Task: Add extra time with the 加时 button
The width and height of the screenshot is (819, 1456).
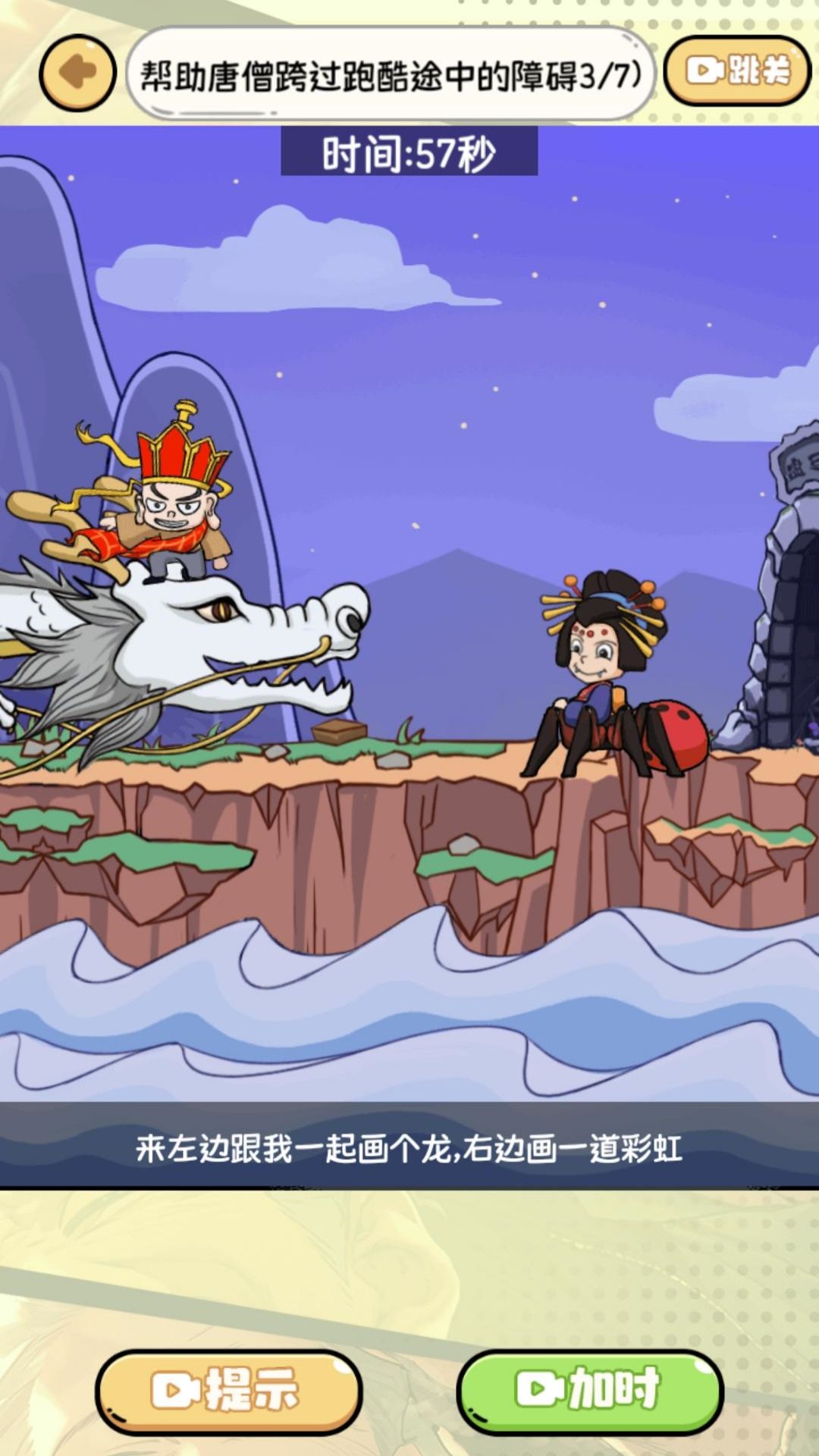Action: point(590,1391)
